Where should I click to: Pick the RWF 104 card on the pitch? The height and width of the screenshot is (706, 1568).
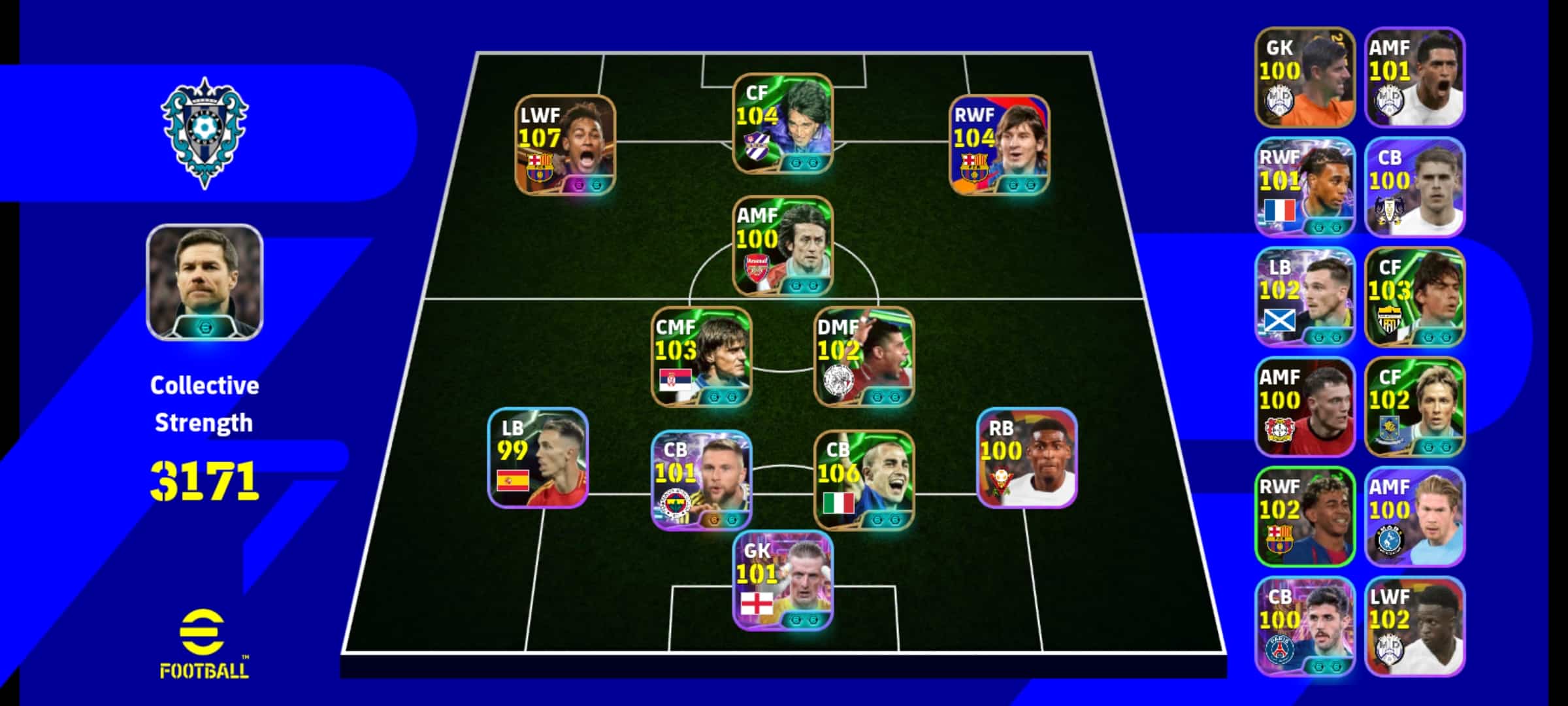point(1000,145)
